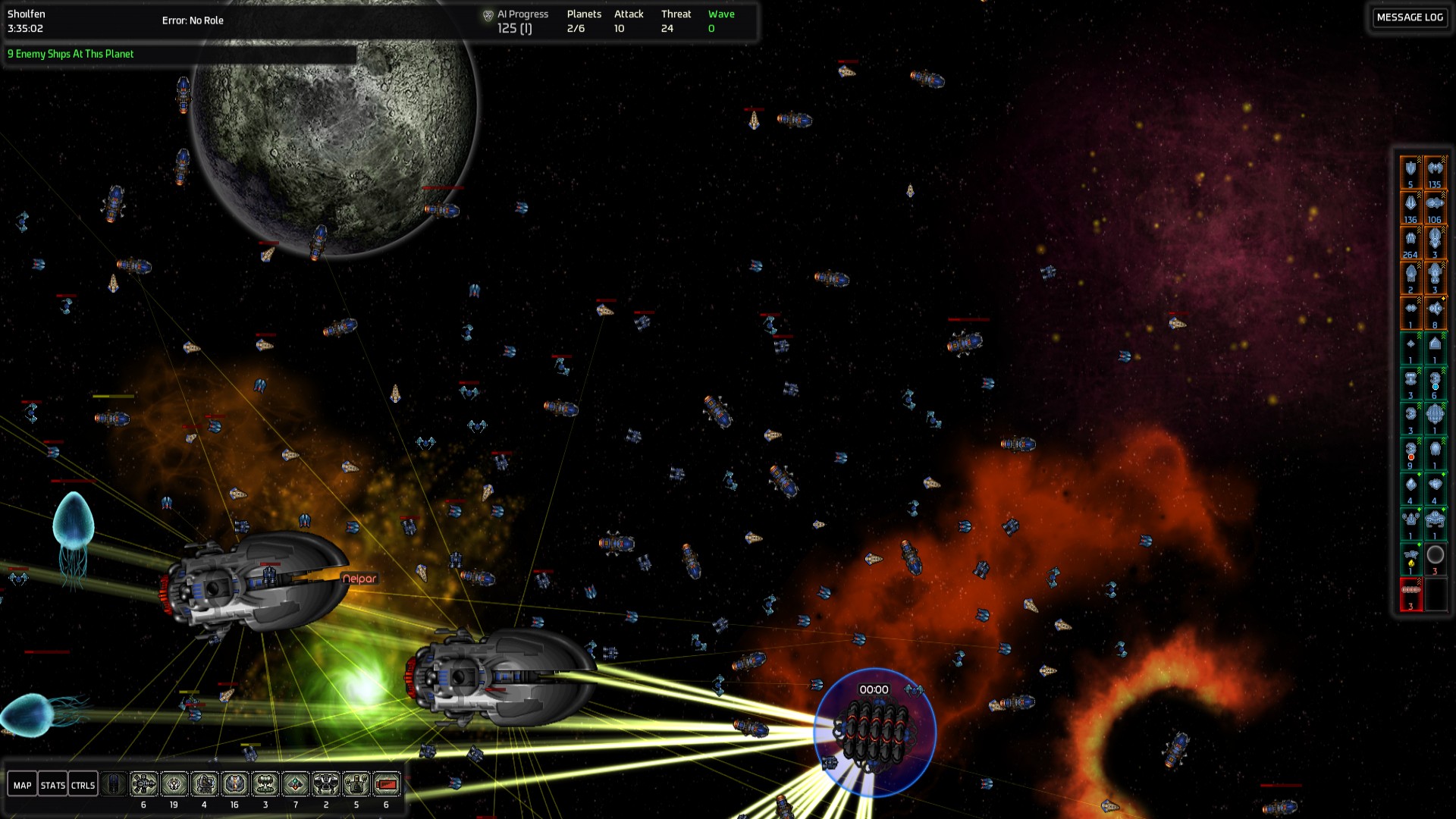The width and height of the screenshot is (1456, 819).
Task: Open the CTRLS menu
Action: 83,785
